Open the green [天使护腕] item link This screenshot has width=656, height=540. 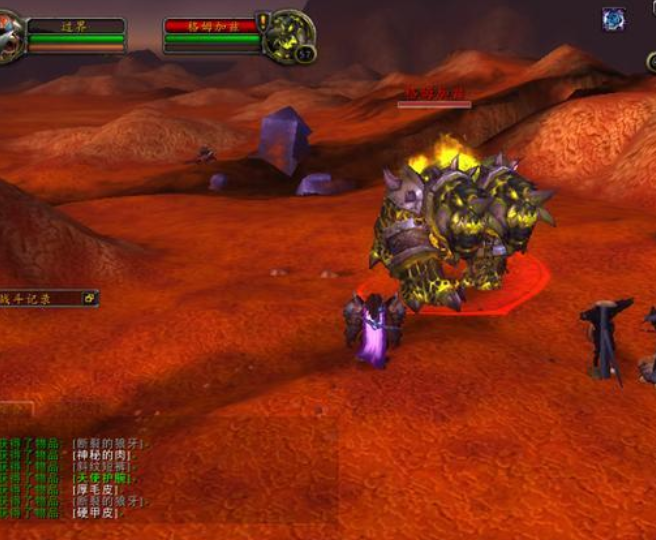pyautogui.click(x=103, y=478)
